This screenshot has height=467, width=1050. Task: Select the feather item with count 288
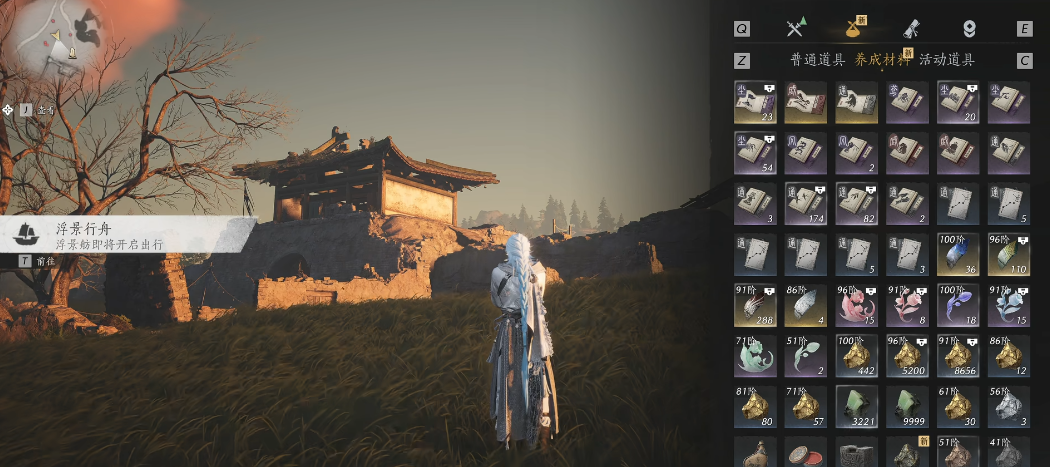click(x=754, y=305)
